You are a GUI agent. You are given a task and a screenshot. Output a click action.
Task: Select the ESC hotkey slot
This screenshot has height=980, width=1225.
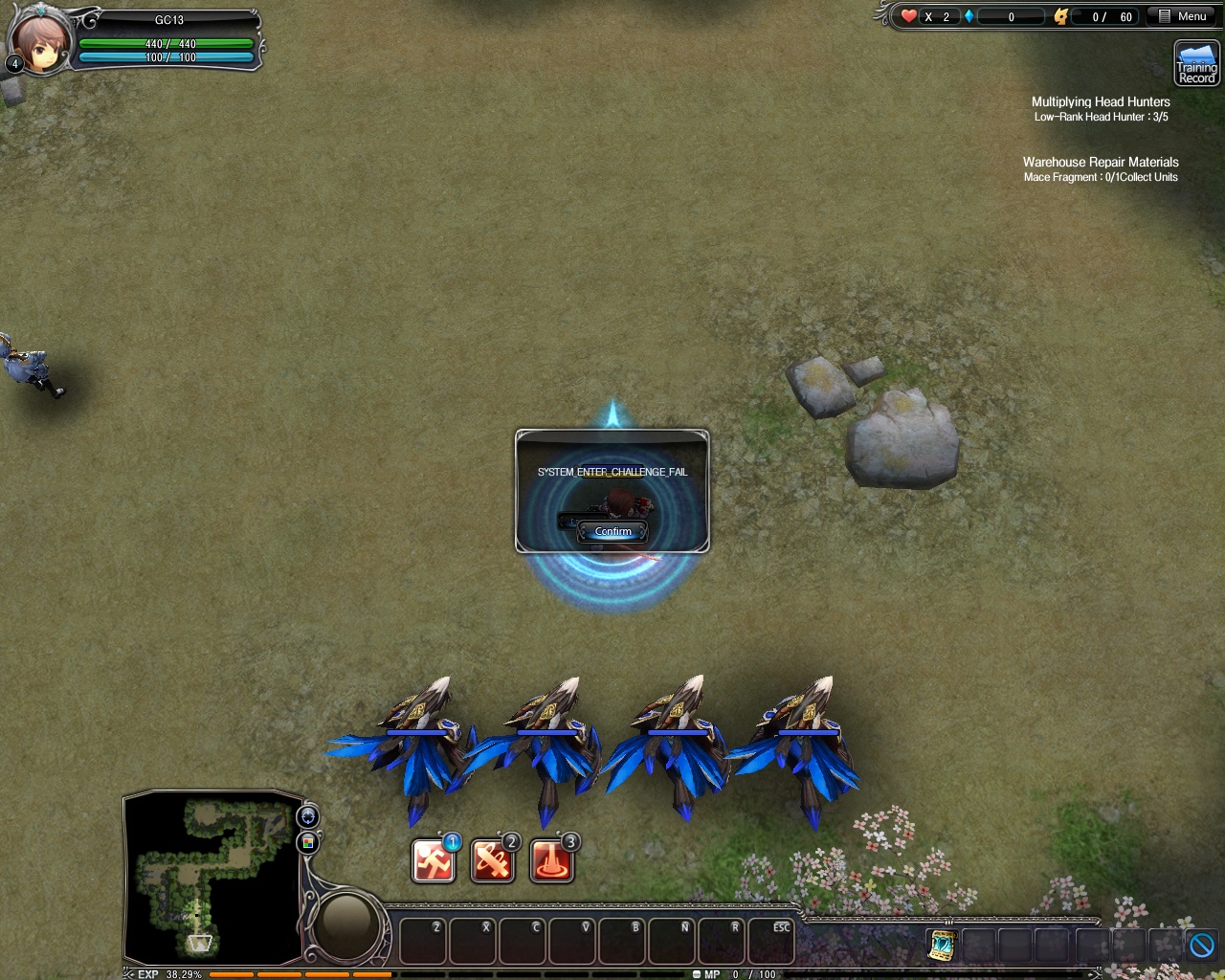pos(770,942)
